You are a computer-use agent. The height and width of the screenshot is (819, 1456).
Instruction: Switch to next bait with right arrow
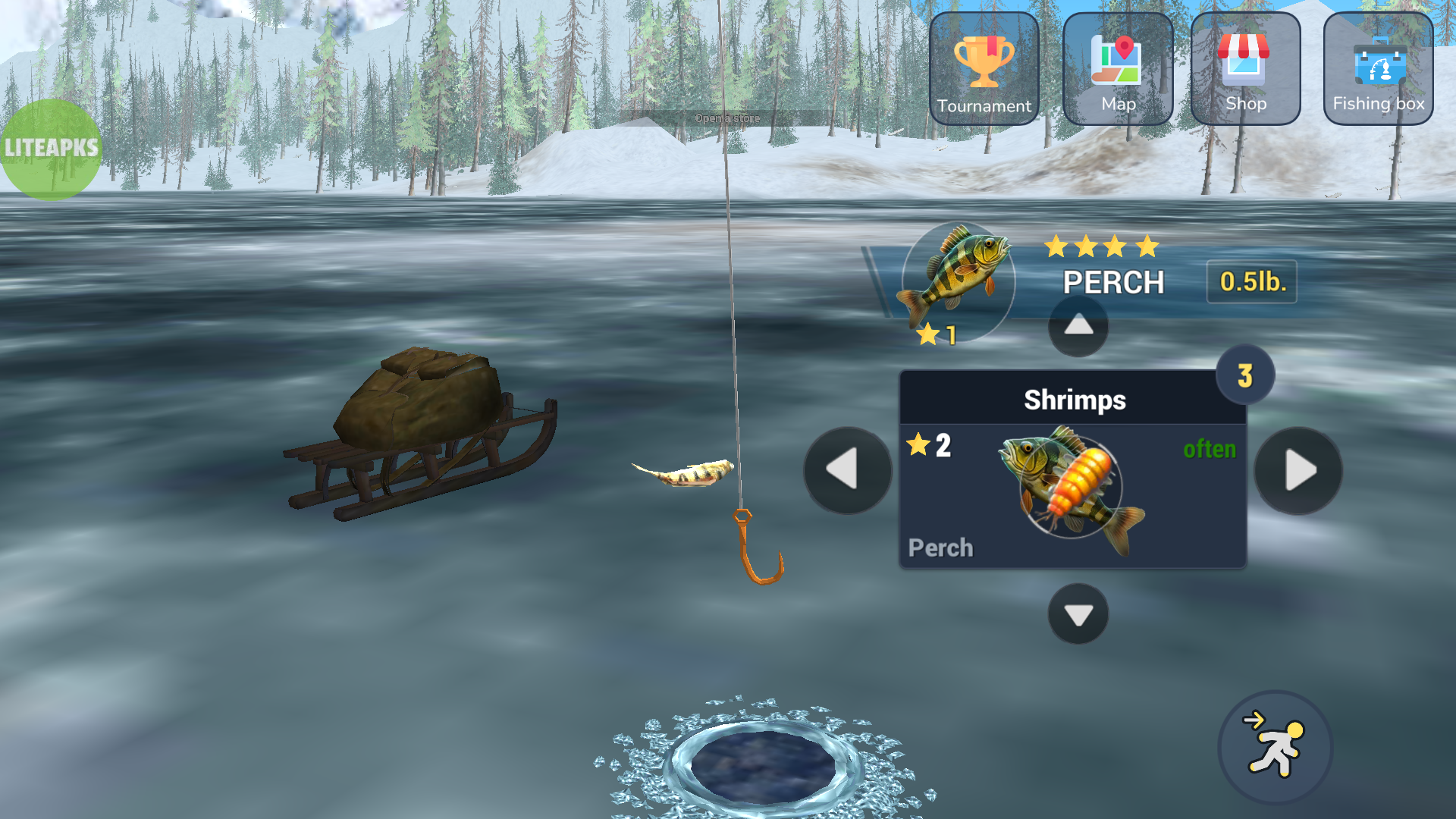[1298, 470]
